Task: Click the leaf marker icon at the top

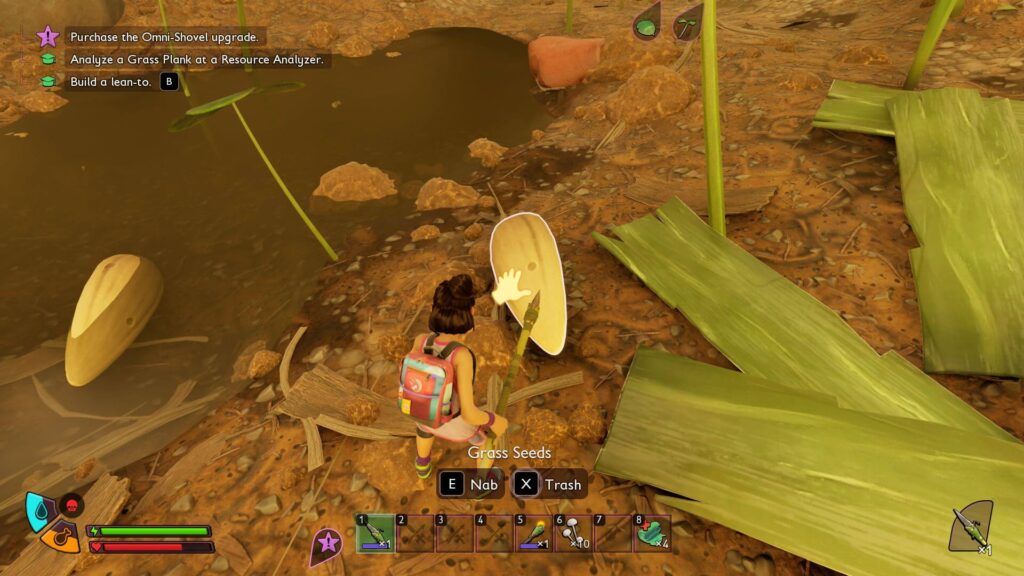Action: 647,22
